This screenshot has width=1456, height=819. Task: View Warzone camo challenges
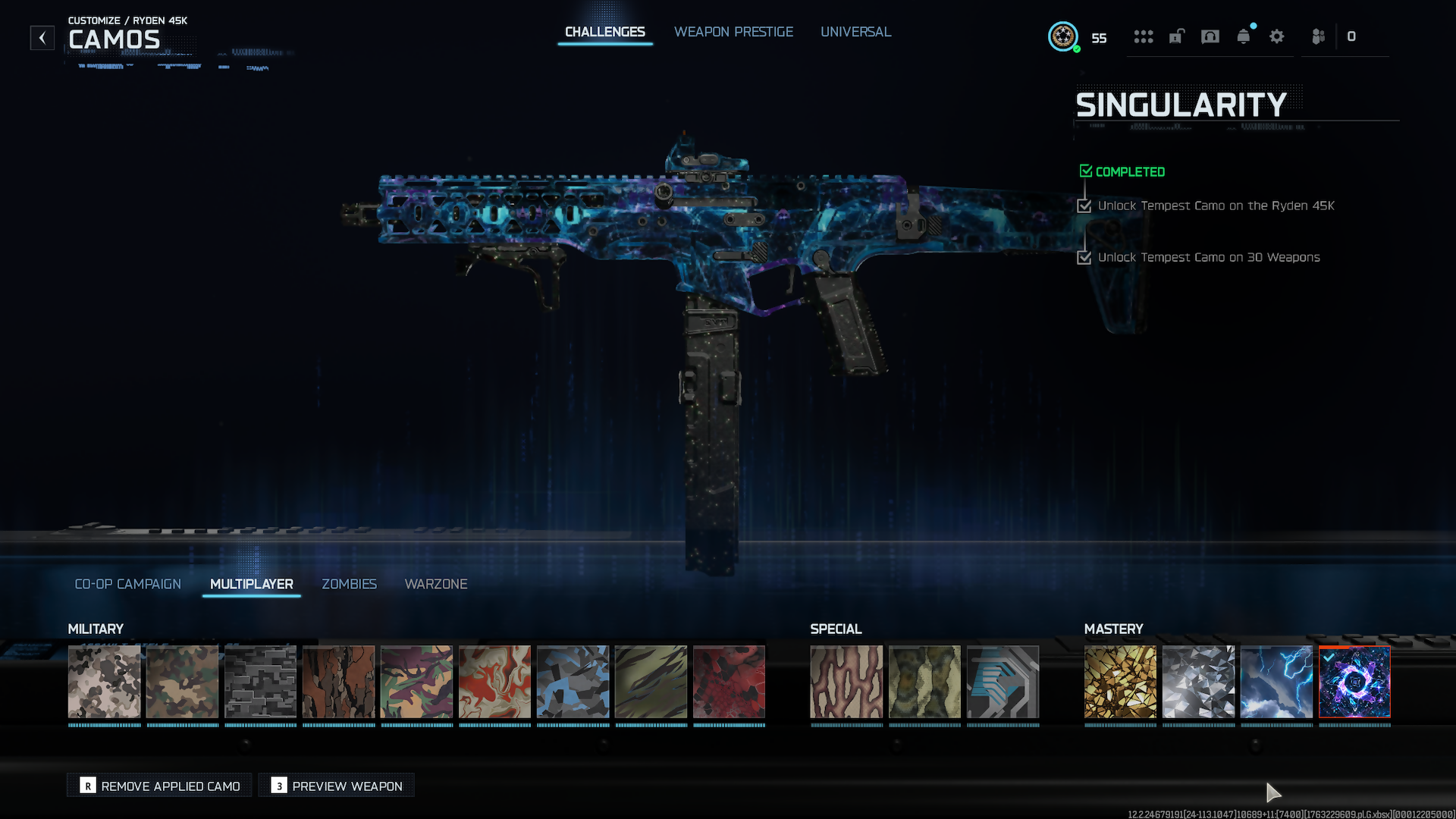436,584
